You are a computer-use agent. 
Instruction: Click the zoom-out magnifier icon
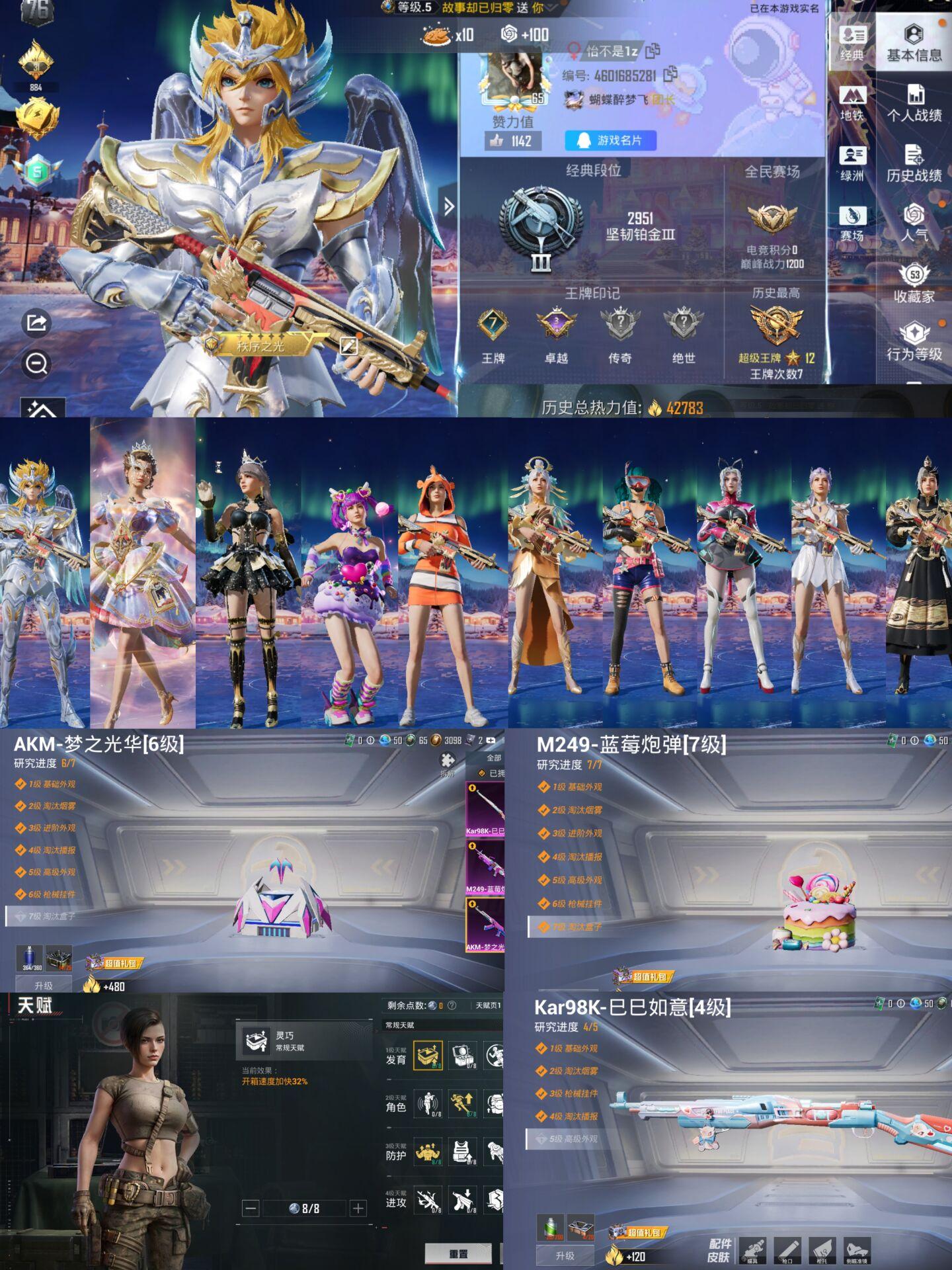[36, 363]
